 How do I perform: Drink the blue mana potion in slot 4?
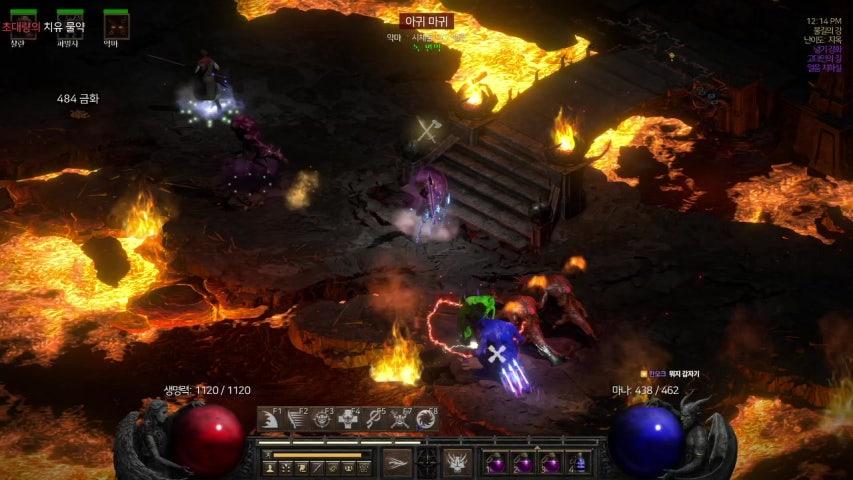[580, 463]
